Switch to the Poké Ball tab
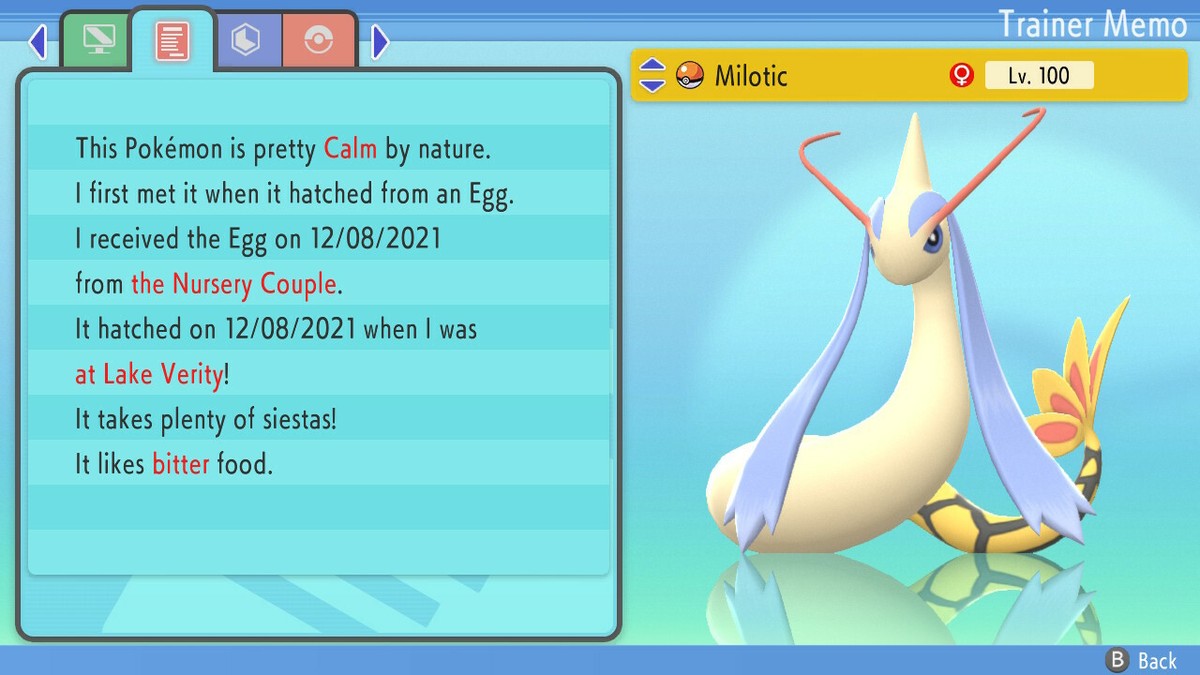The image size is (1200, 675). (x=319, y=41)
